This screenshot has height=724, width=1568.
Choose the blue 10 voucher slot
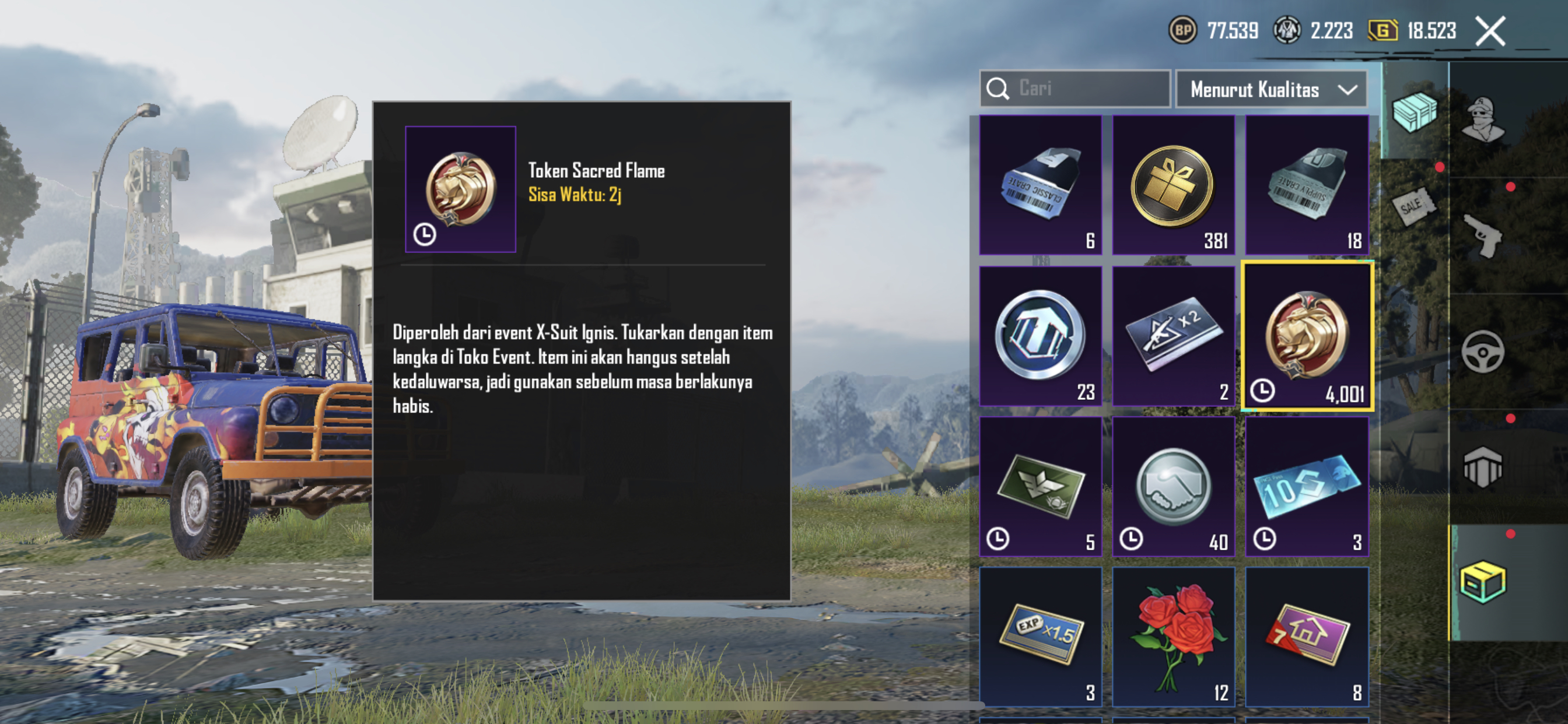(1306, 487)
